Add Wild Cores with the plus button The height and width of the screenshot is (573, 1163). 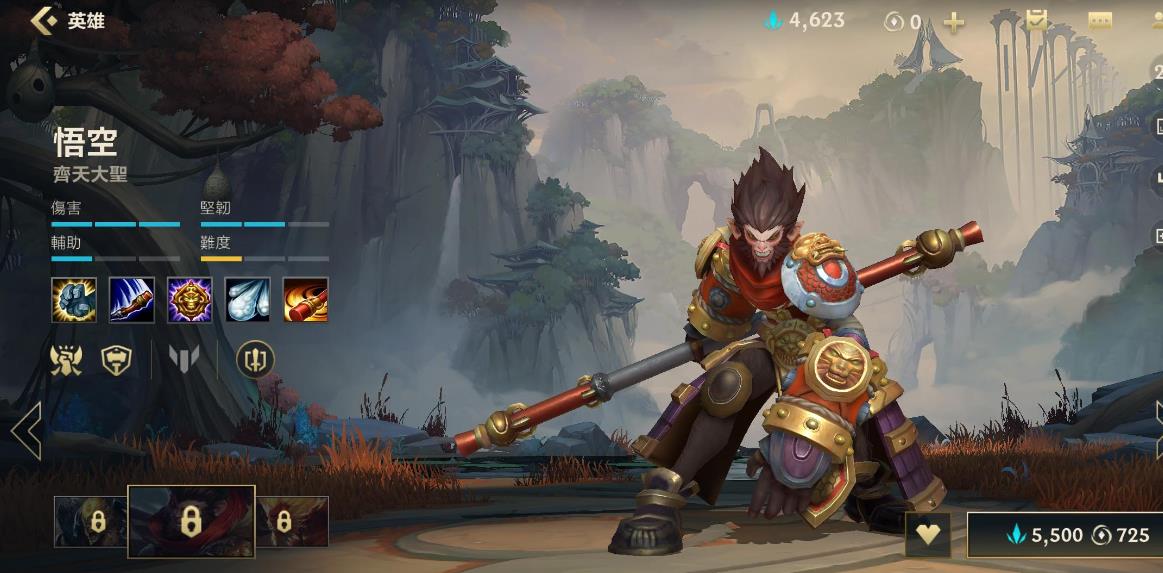tap(954, 22)
